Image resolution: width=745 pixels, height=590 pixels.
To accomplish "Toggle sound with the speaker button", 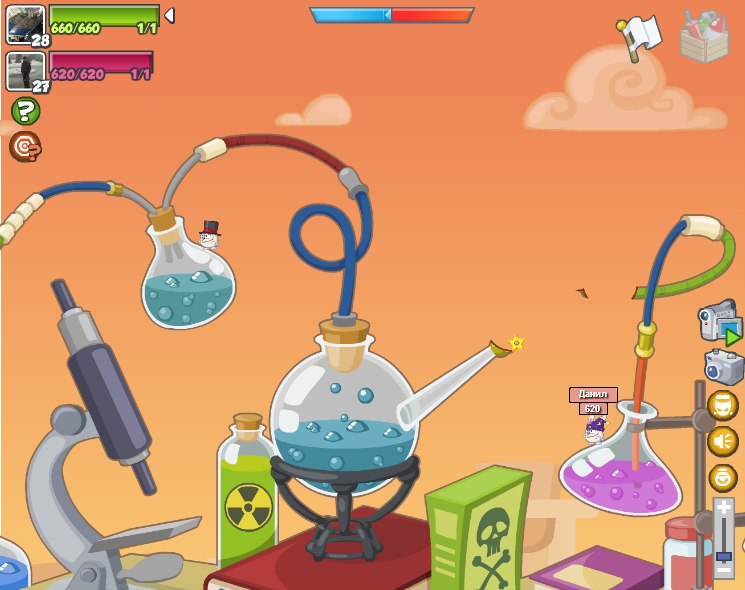I will pos(722,441).
